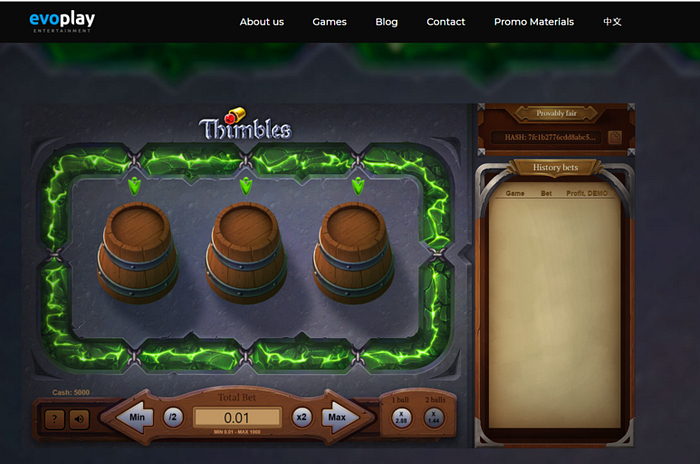This screenshot has height=464, width=700.
Task: Open the Provably fair panel
Action: [556, 114]
